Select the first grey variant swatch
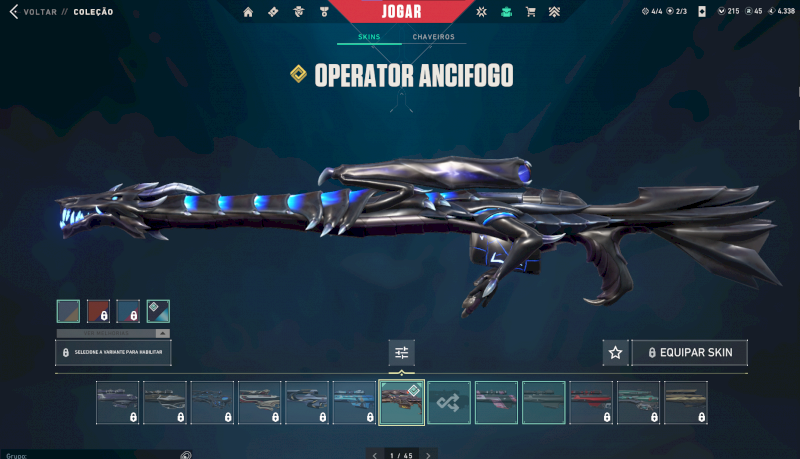800x459 pixels. click(68, 311)
